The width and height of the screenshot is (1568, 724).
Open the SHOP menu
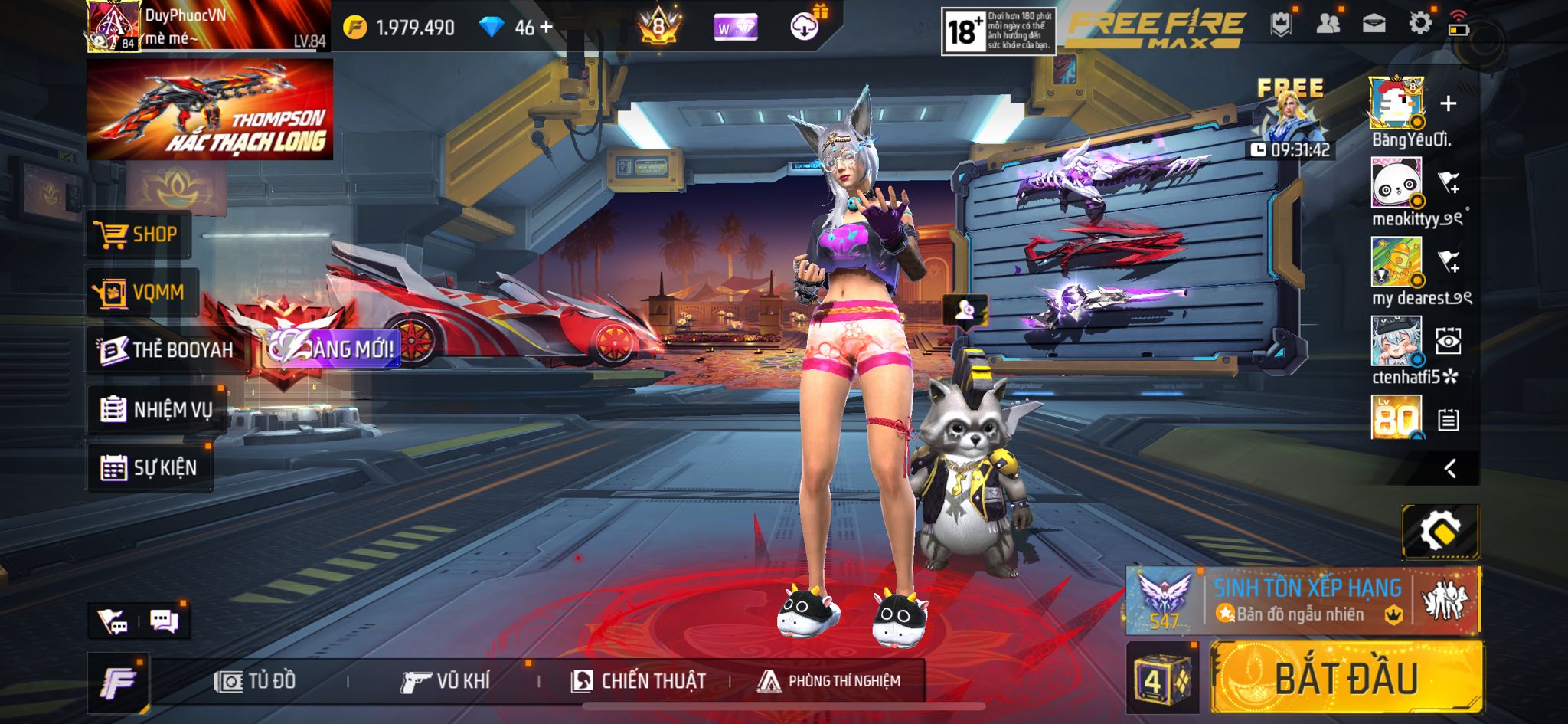coord(138,234)
